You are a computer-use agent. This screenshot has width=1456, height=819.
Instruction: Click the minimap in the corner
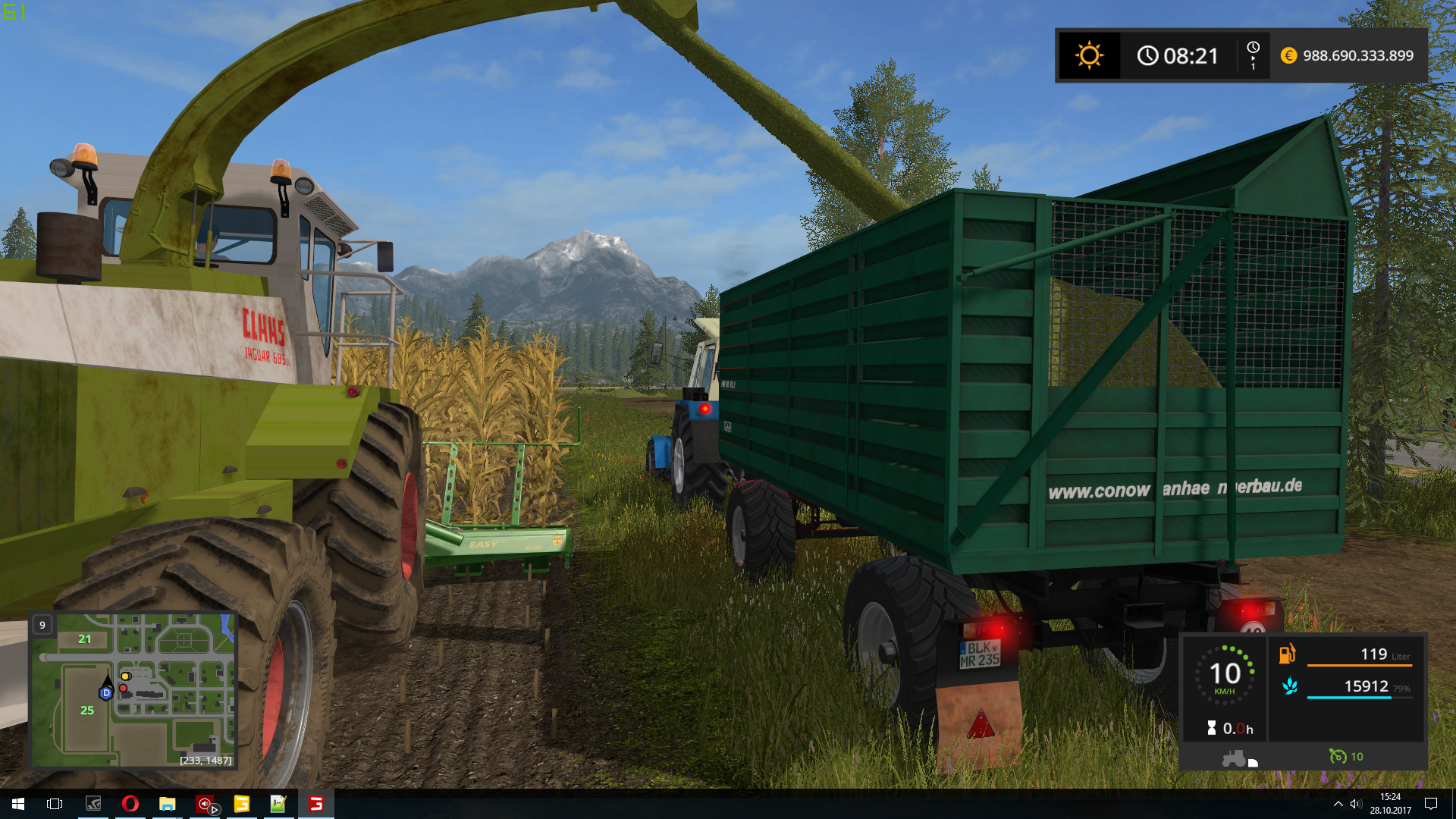(x=133, y=690)
